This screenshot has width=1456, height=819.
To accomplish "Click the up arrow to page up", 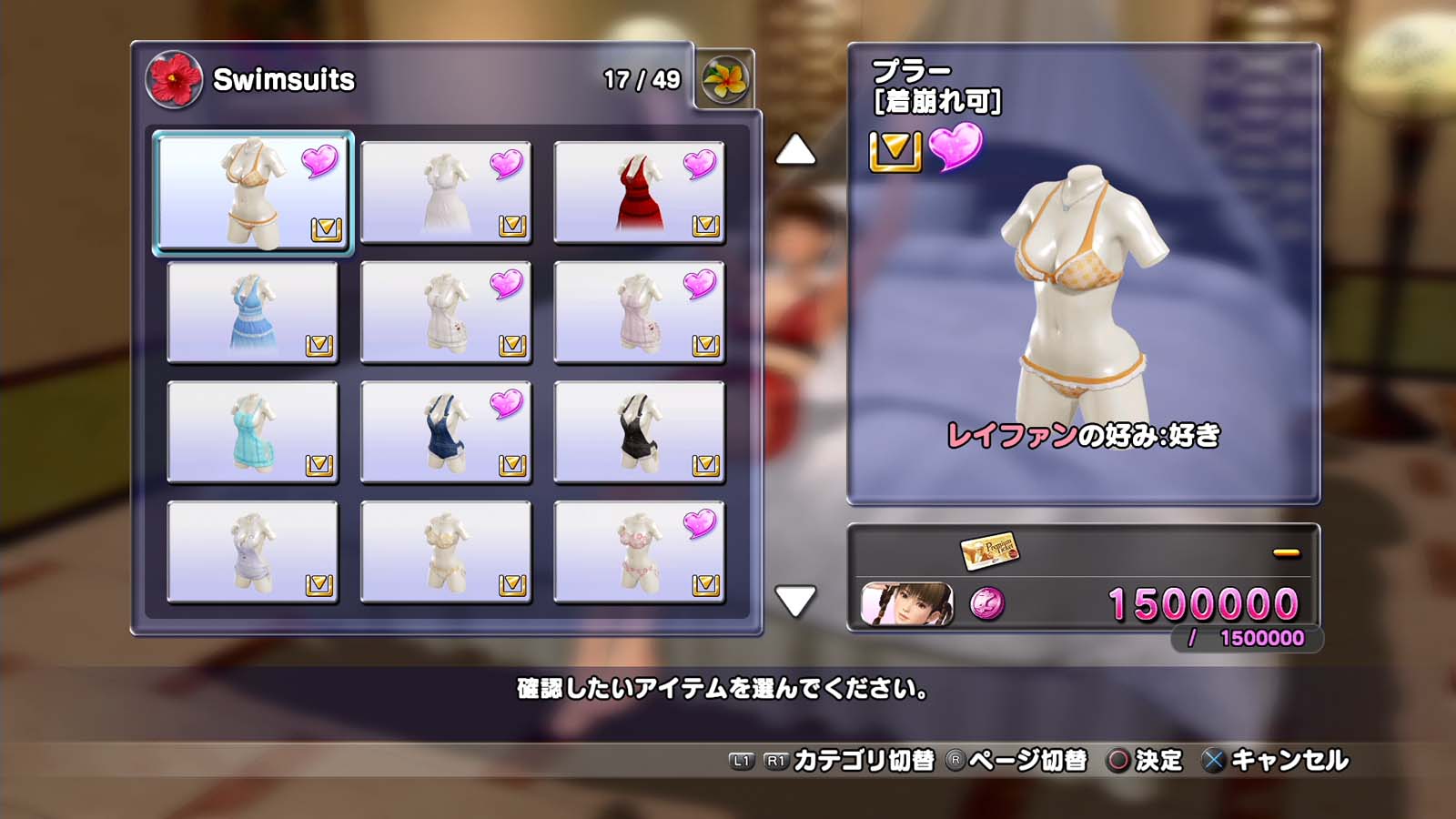I will tap(795, 150).
